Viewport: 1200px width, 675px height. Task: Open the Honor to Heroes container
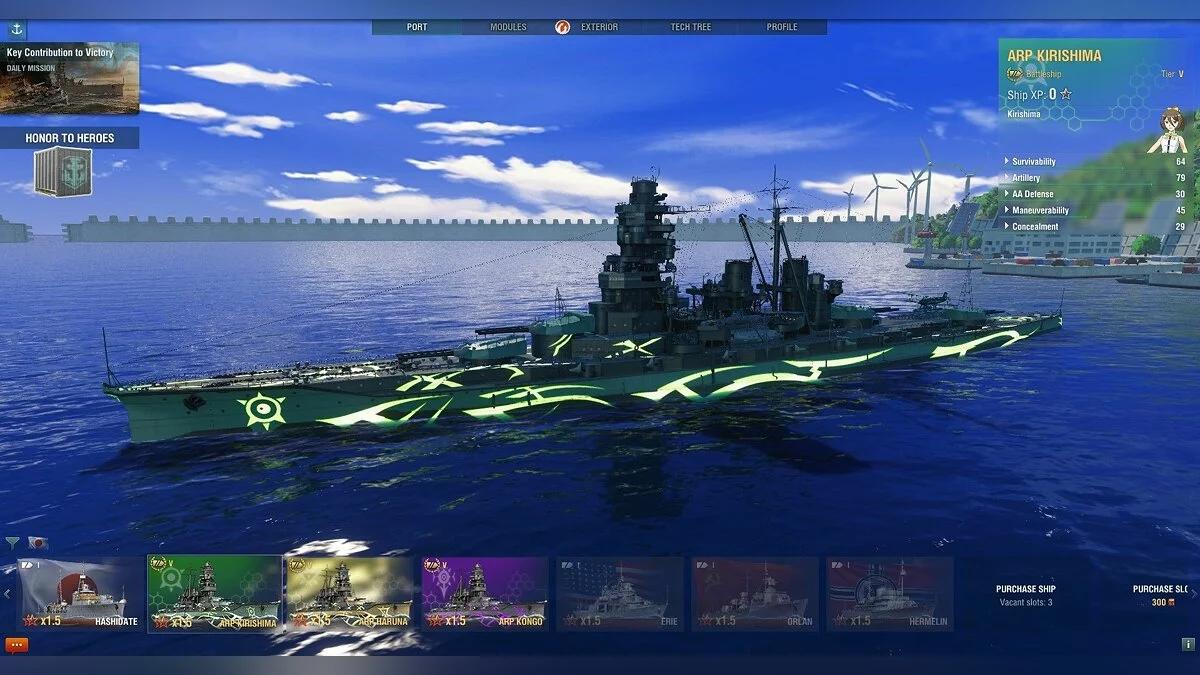point(63,171)
